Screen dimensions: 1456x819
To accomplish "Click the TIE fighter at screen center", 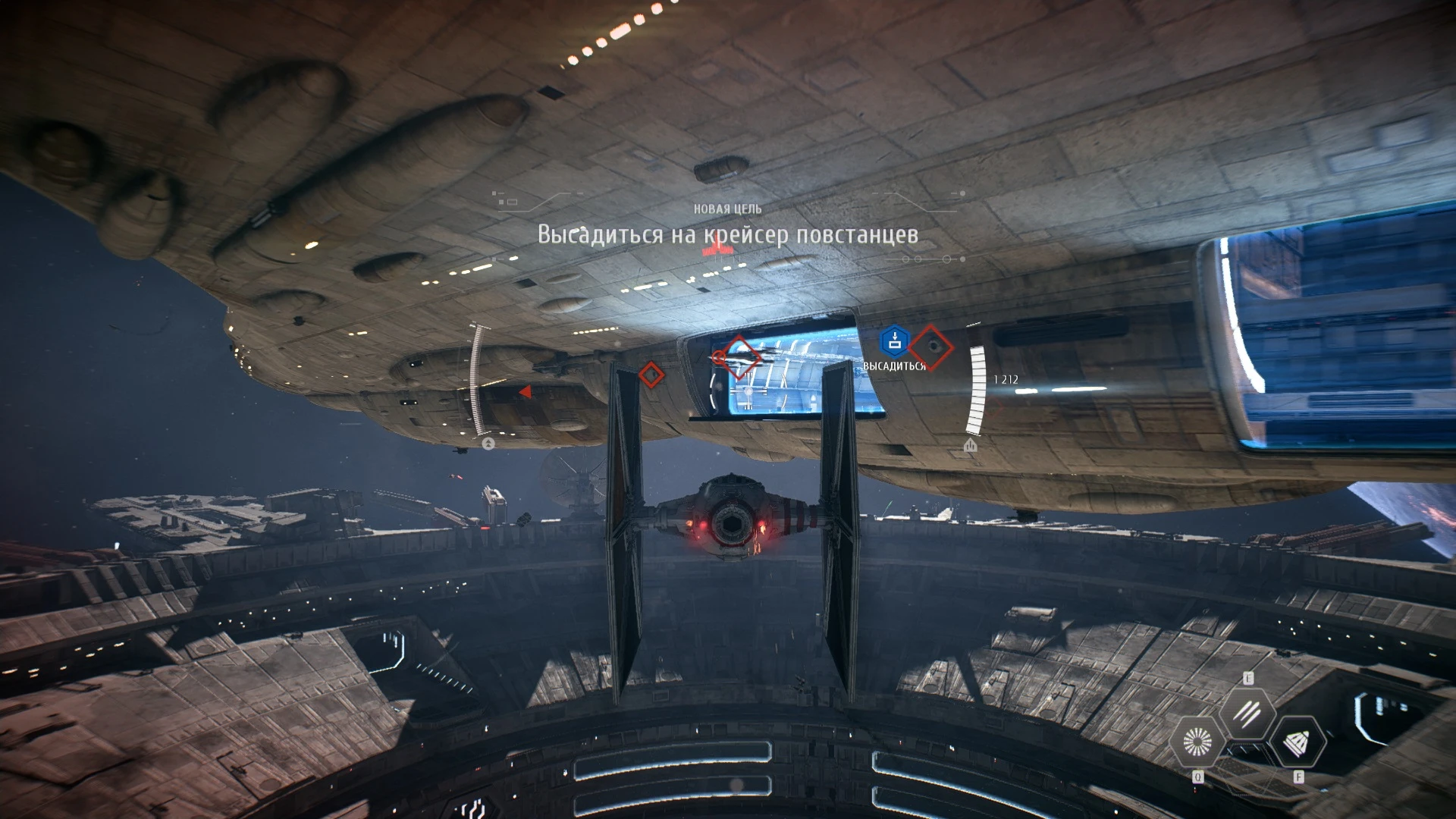I will coord(732,523).
